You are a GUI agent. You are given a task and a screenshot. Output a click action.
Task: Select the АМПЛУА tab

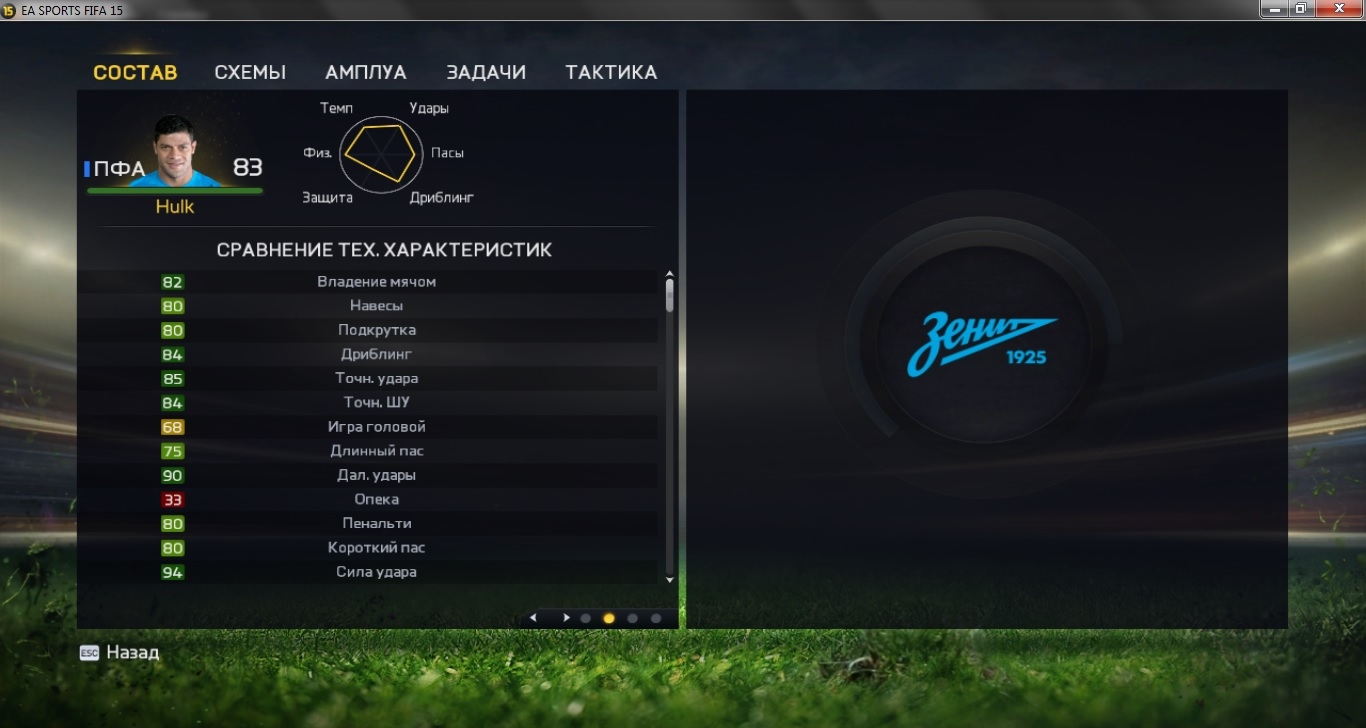click(x=366, y=73)
